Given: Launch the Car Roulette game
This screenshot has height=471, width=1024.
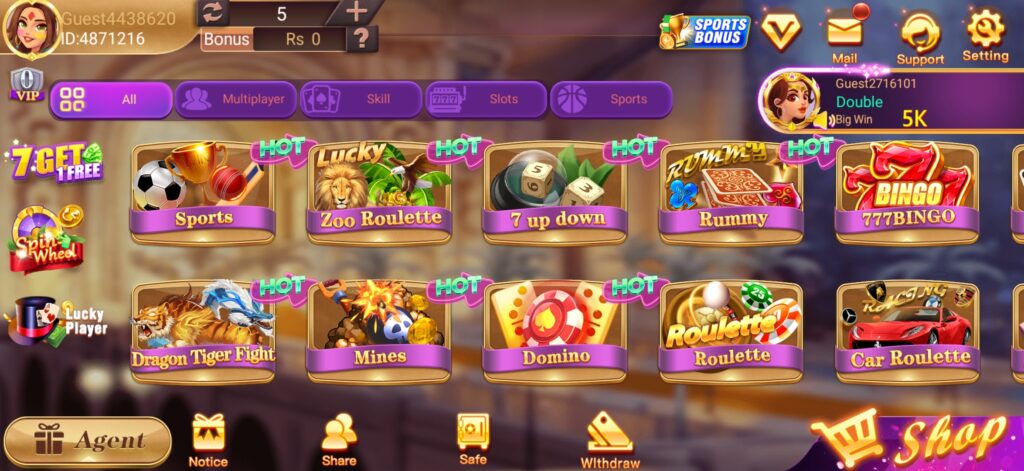Looking at the screenshot, I should [x=907, y=331].
